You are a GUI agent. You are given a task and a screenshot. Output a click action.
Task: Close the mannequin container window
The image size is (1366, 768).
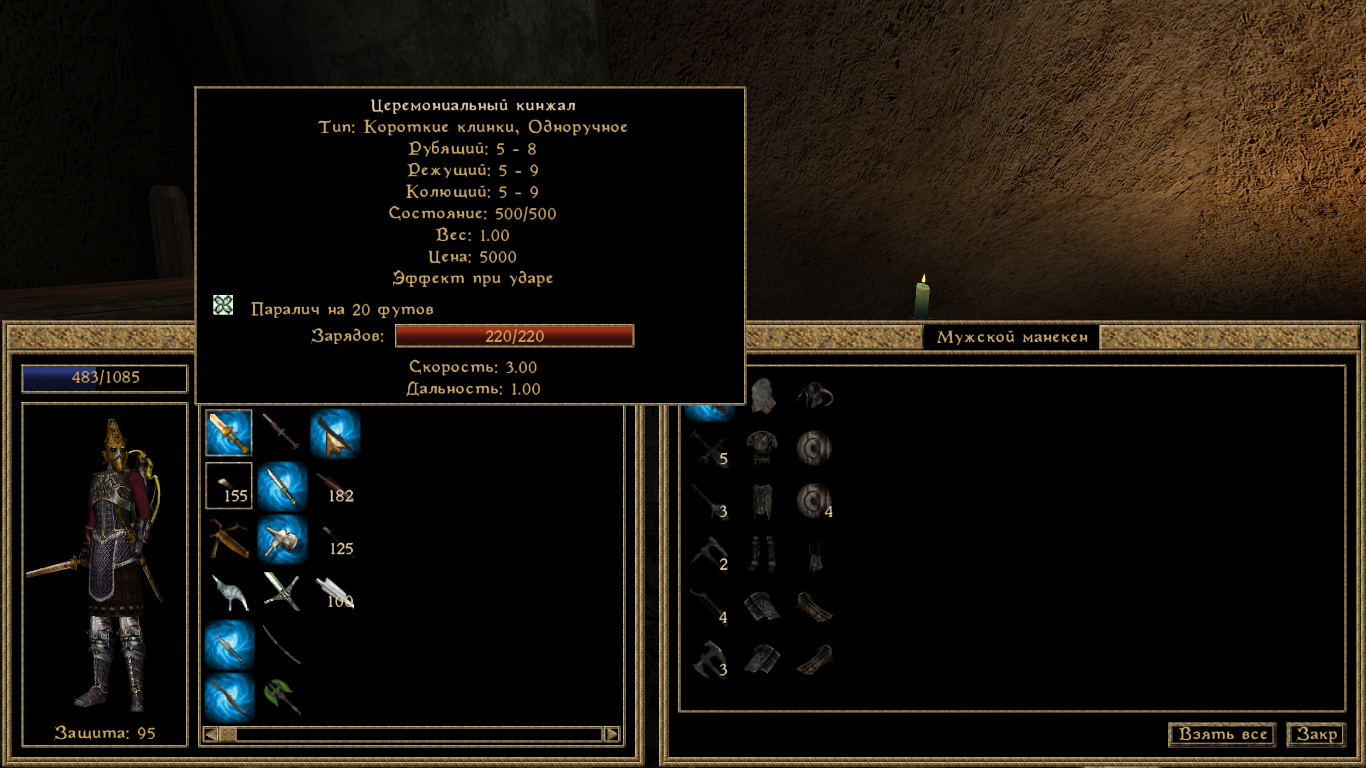point(1316,735)
